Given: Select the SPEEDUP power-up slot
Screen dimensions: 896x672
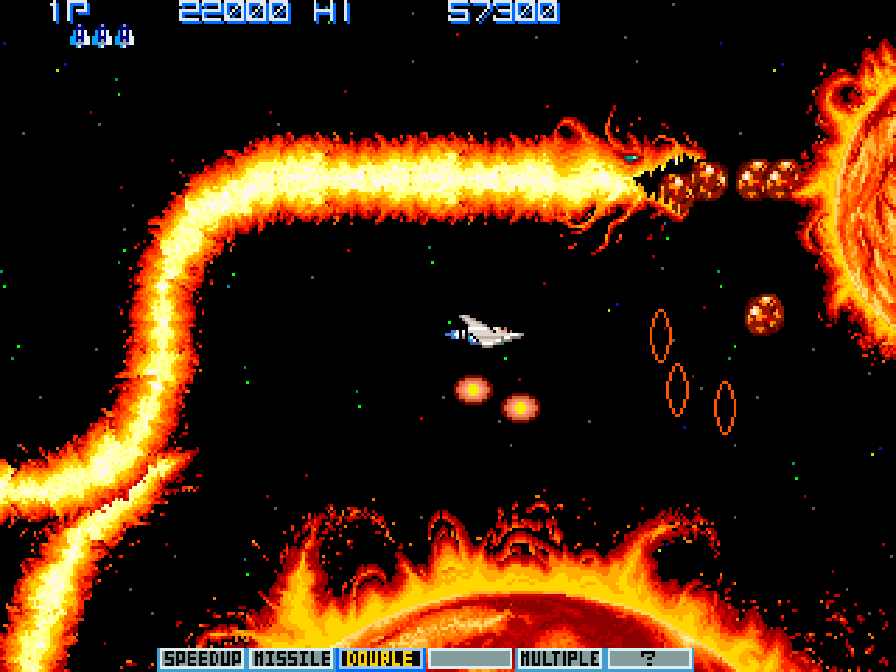Looking at the screenshot, I should point(201,659).
